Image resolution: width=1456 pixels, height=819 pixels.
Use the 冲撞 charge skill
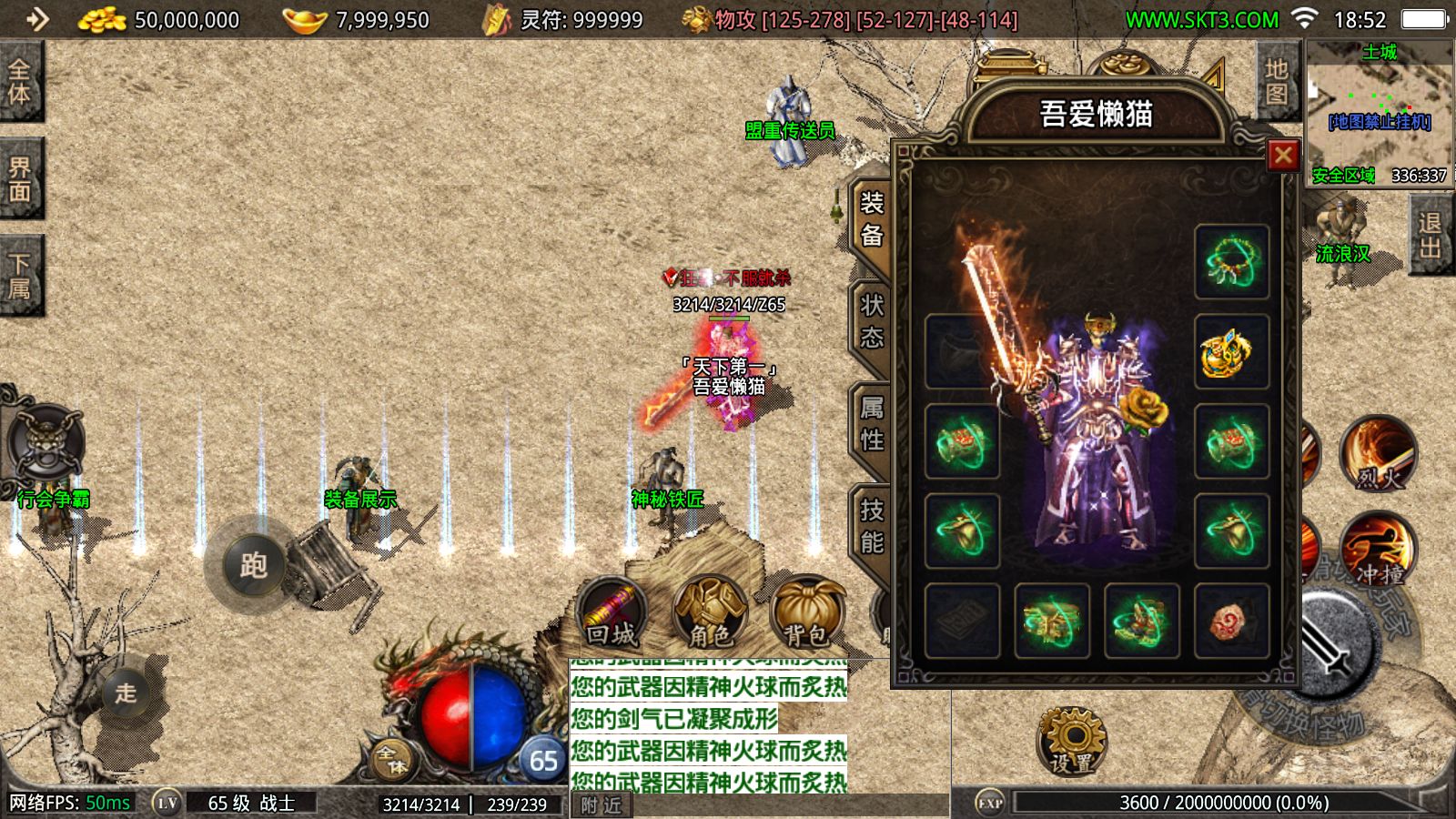click(1378, 549)
